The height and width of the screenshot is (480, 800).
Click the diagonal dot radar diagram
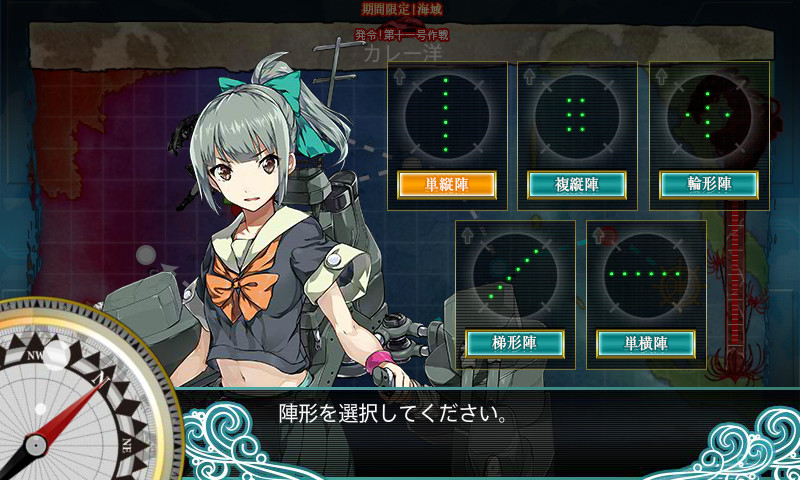(515, 272)
